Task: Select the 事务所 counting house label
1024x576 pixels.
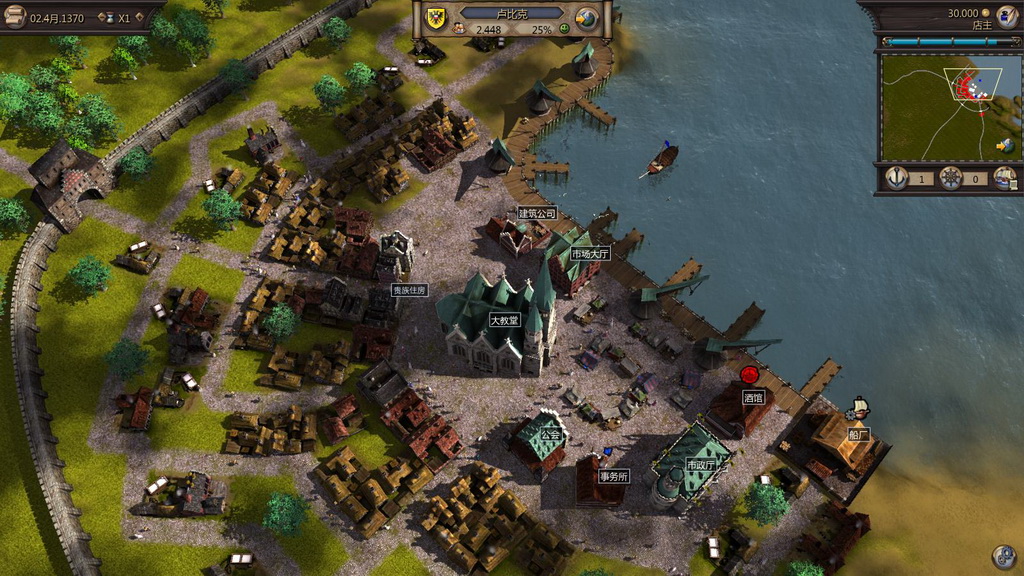Action: (613, 476)
